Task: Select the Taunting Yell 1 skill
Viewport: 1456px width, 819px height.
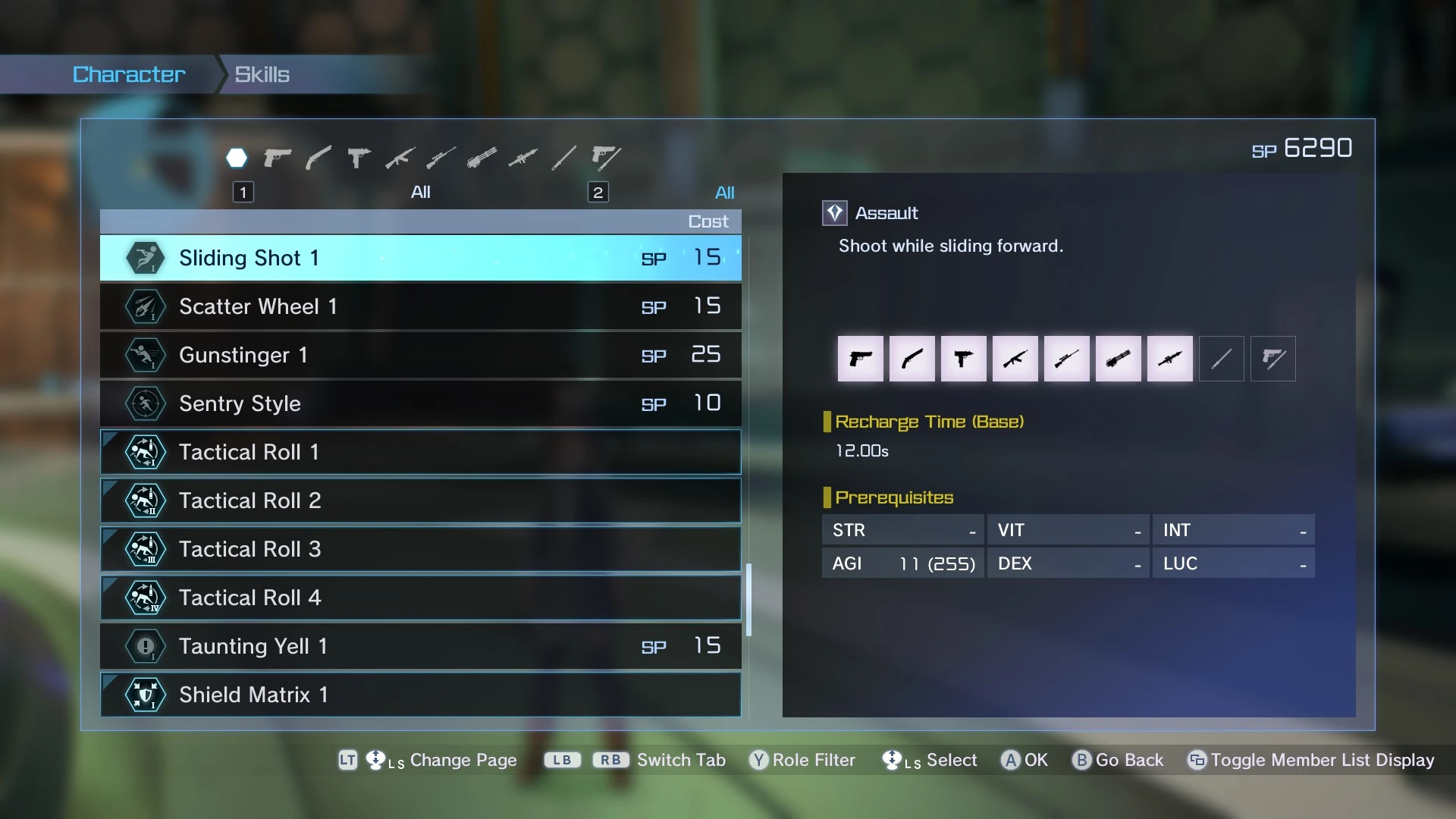Action: click(x=420, y=646)
